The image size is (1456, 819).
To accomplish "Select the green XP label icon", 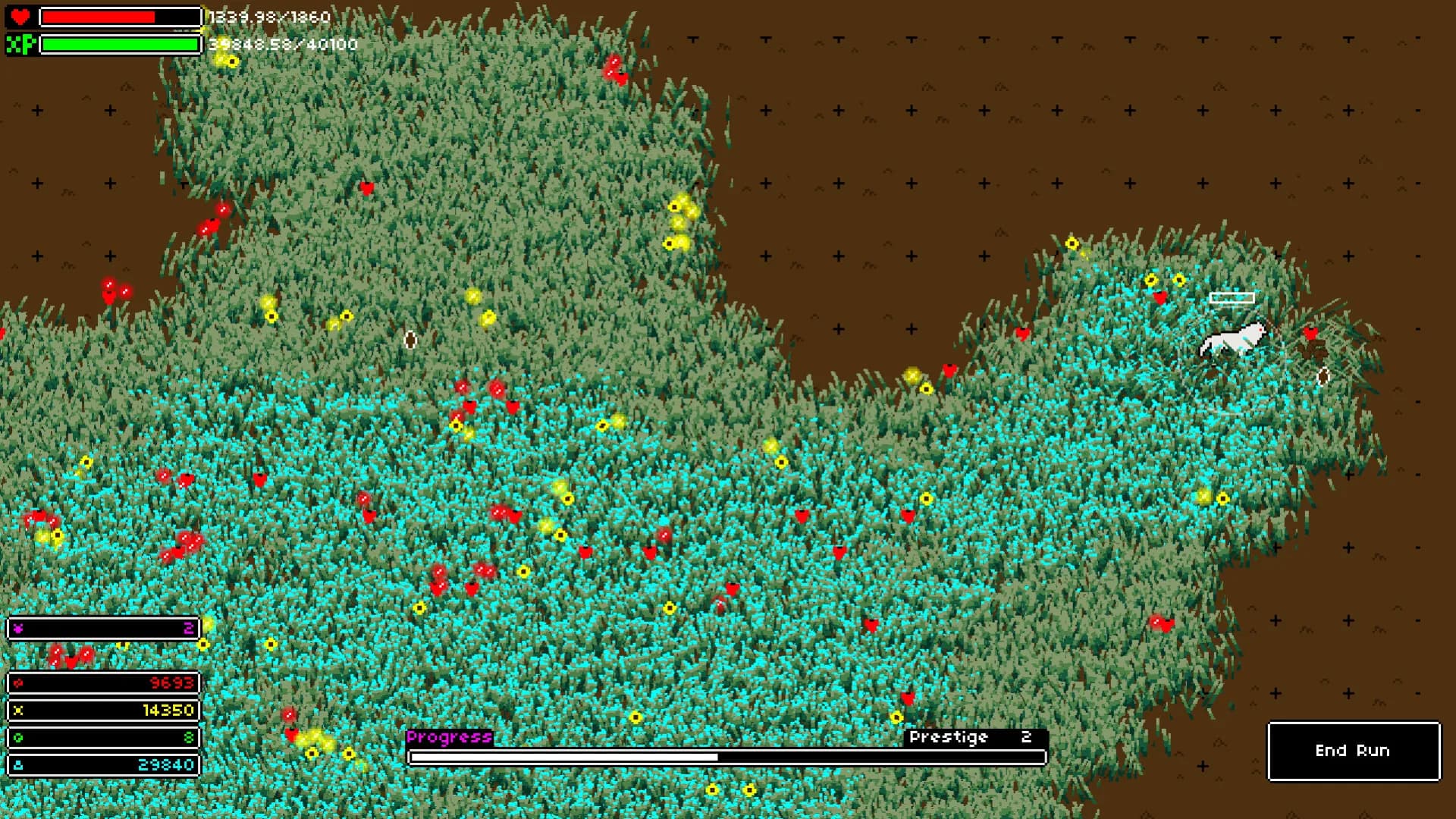I will [x=22, y=42].
